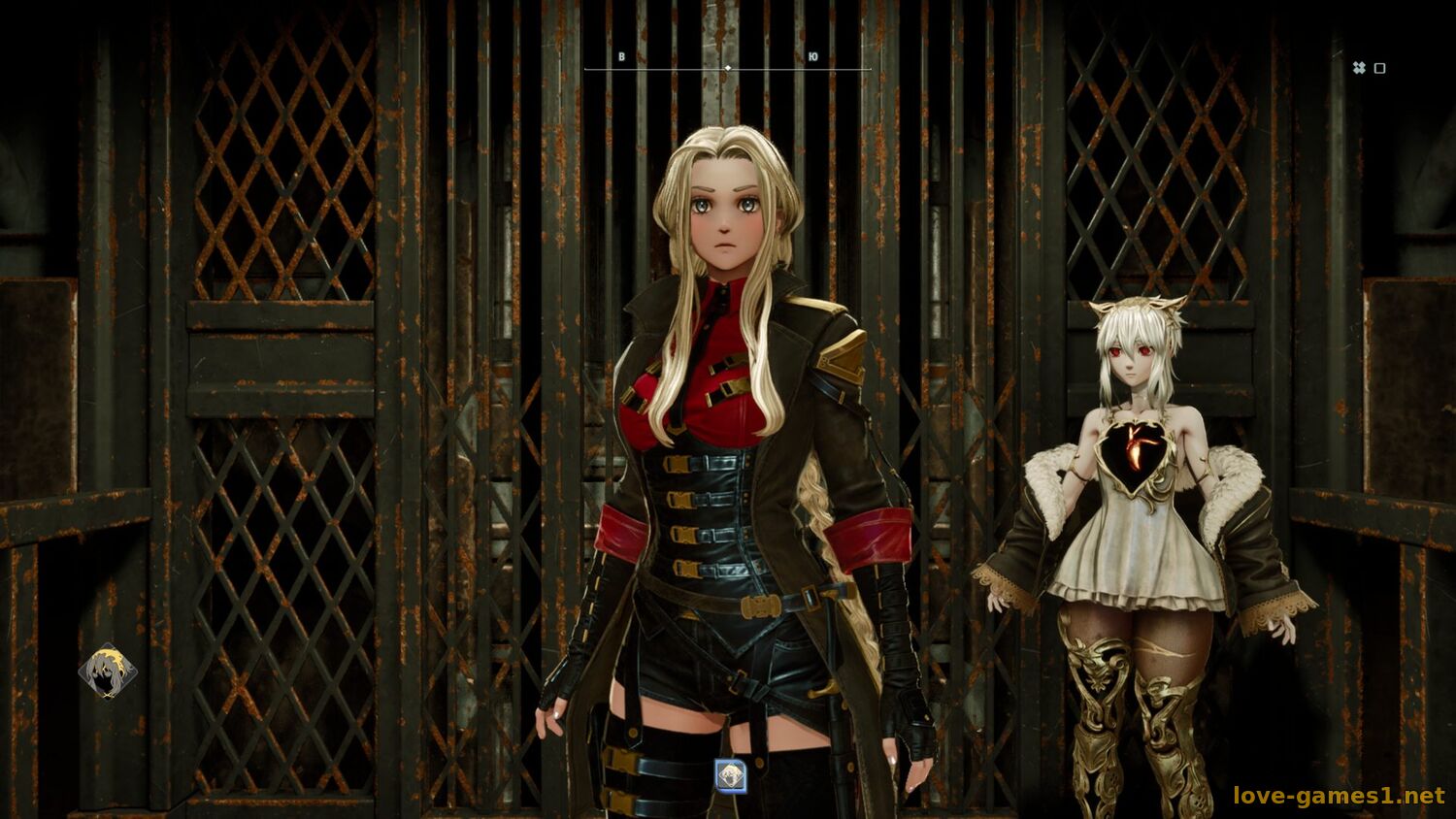Click the companion portrait diamond icon

[x=107, y=672]
